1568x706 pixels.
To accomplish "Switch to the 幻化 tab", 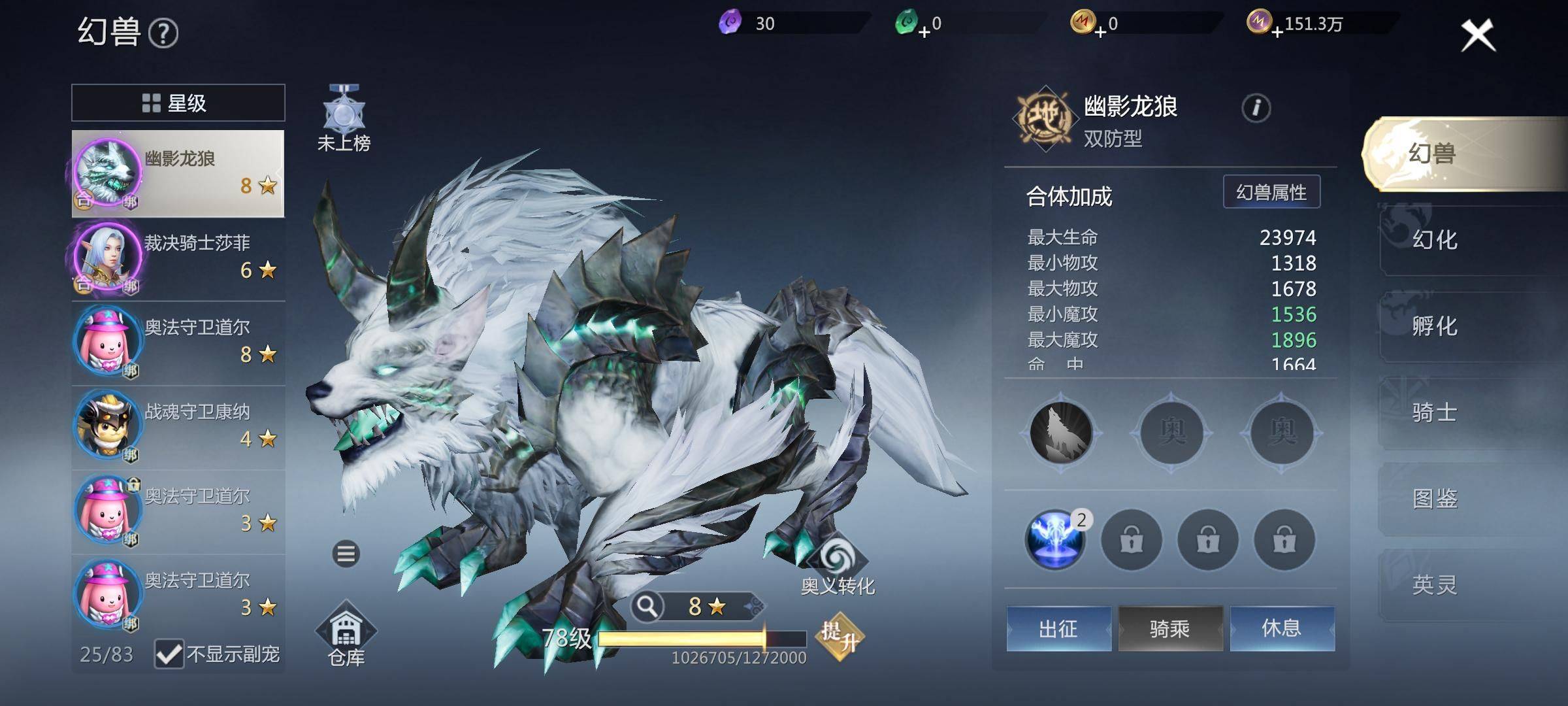I will coord(1435,240).
